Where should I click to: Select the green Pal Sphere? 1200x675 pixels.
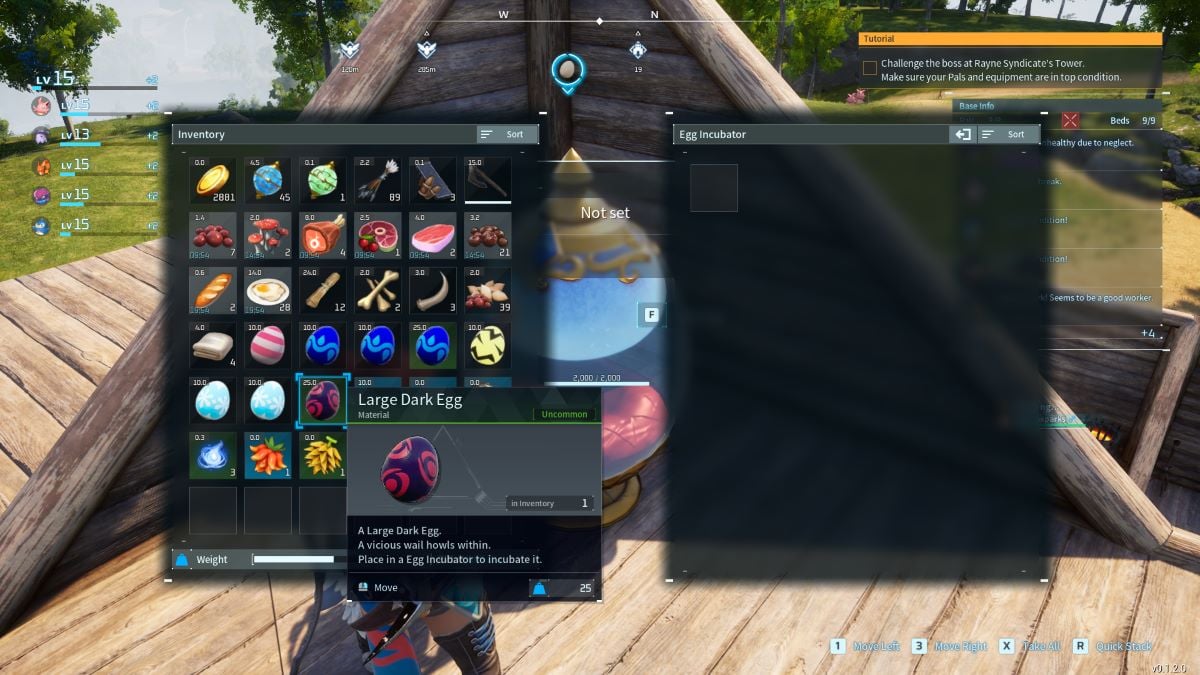[x=323, y=181]
